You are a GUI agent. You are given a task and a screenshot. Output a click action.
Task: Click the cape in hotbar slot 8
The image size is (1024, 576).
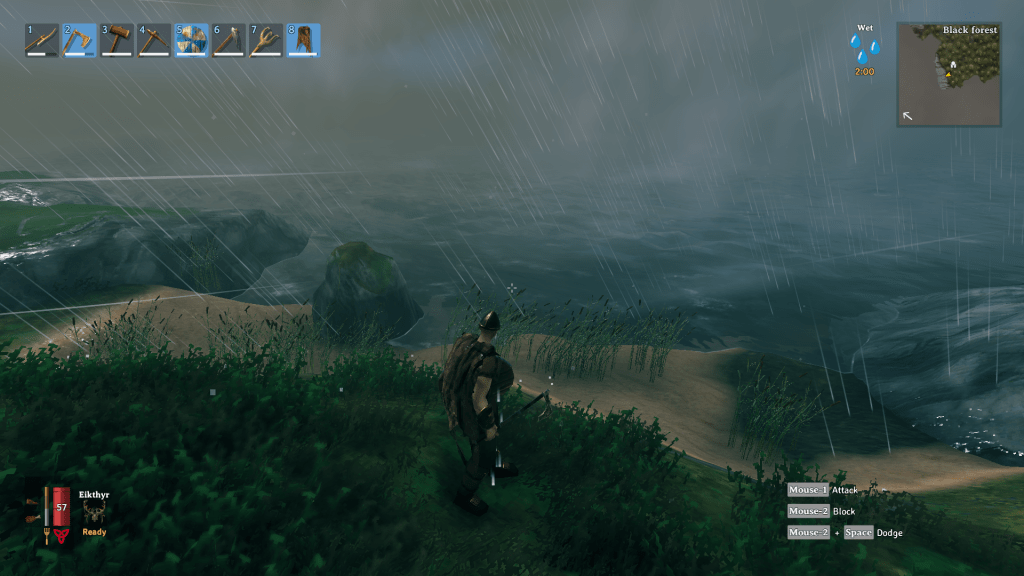(x=304, y=40)
